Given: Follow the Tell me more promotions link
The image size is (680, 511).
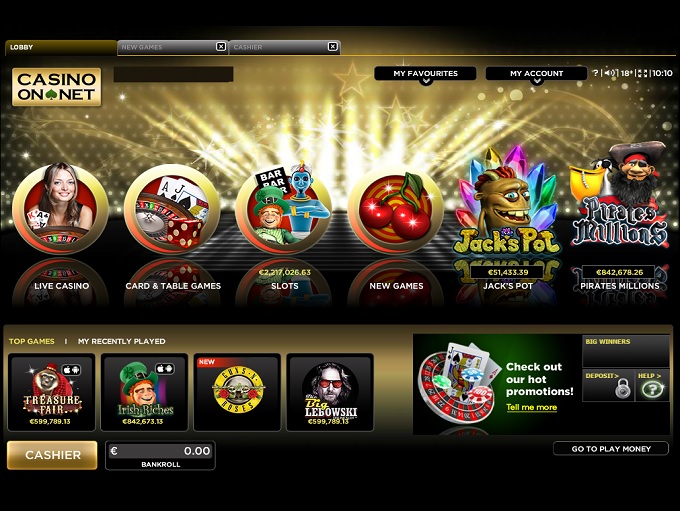Looking at the screenshot, I should pyautogui.click(x=531, y=408).
